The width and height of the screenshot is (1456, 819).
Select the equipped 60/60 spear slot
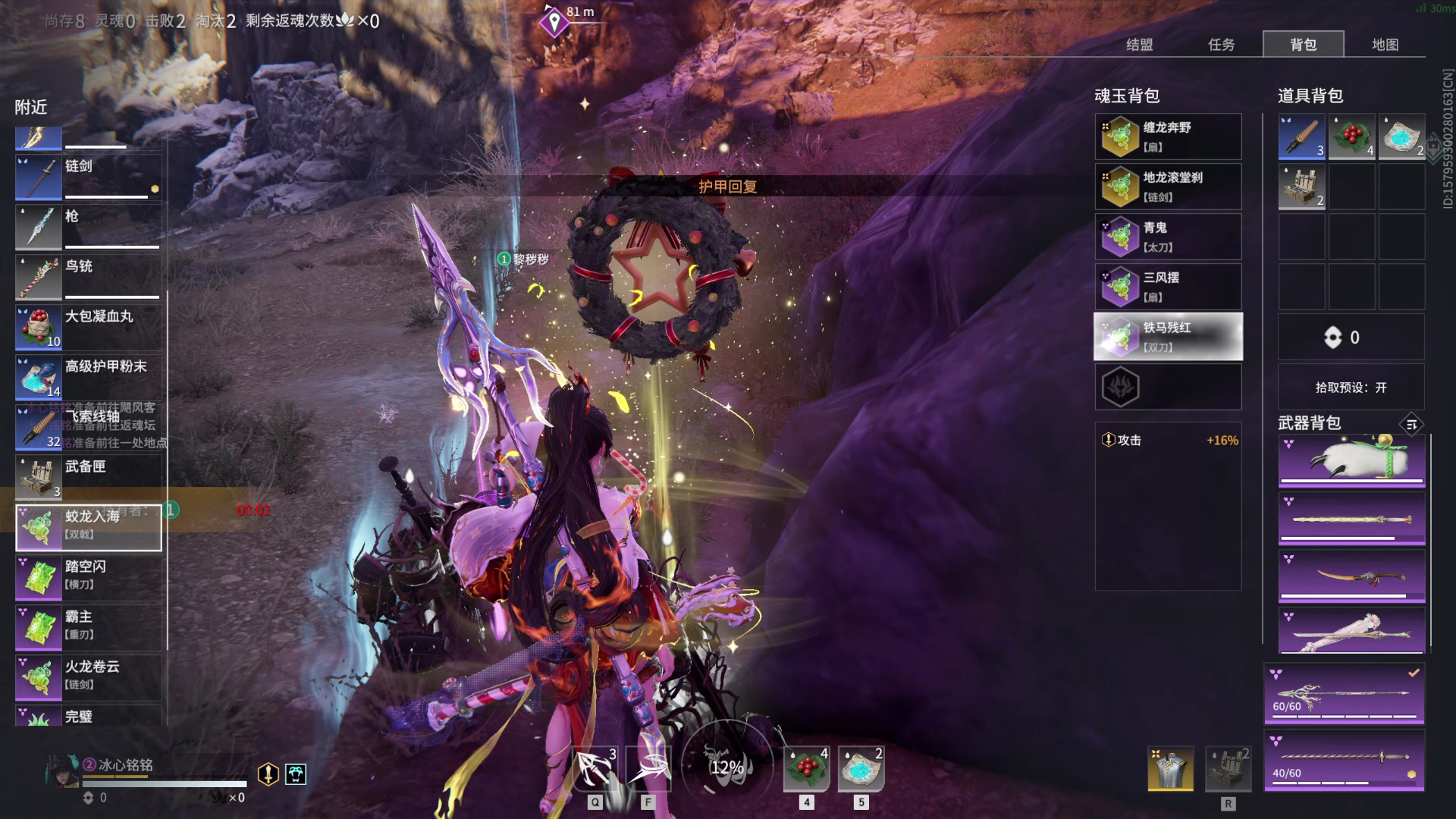pyautogui.click(x=1344, y=694)
